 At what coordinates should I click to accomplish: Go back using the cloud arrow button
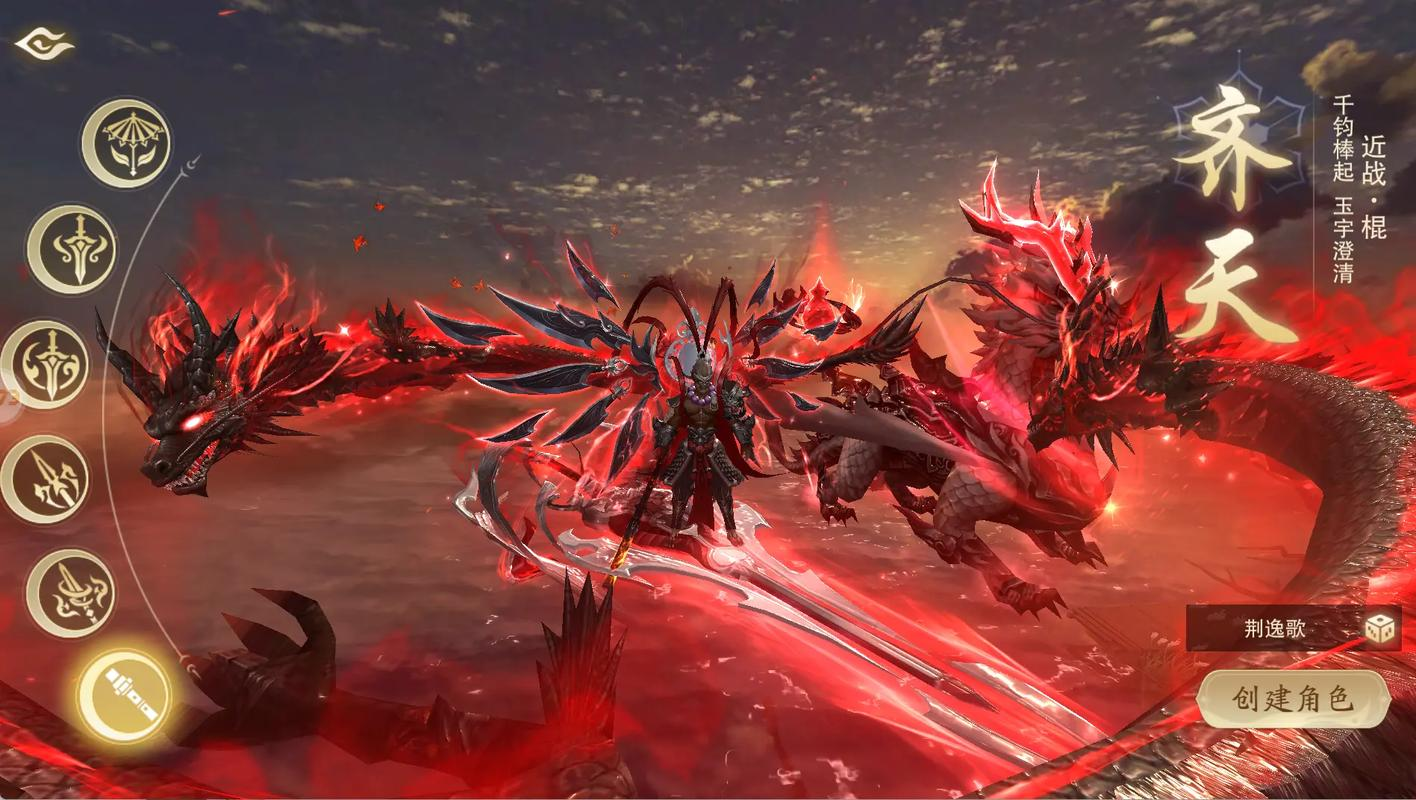[43, 44]
